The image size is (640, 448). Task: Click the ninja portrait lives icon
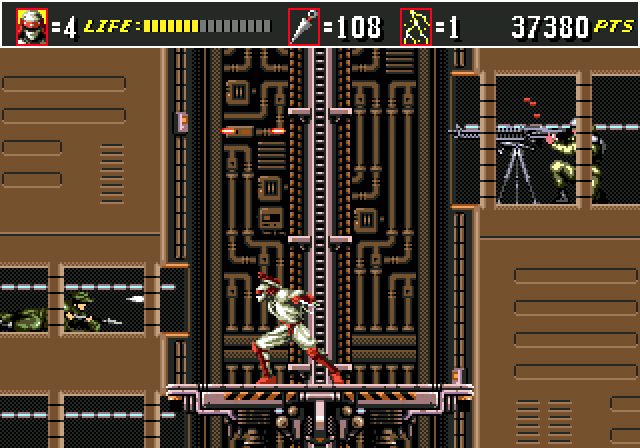(x=31, y=25)
